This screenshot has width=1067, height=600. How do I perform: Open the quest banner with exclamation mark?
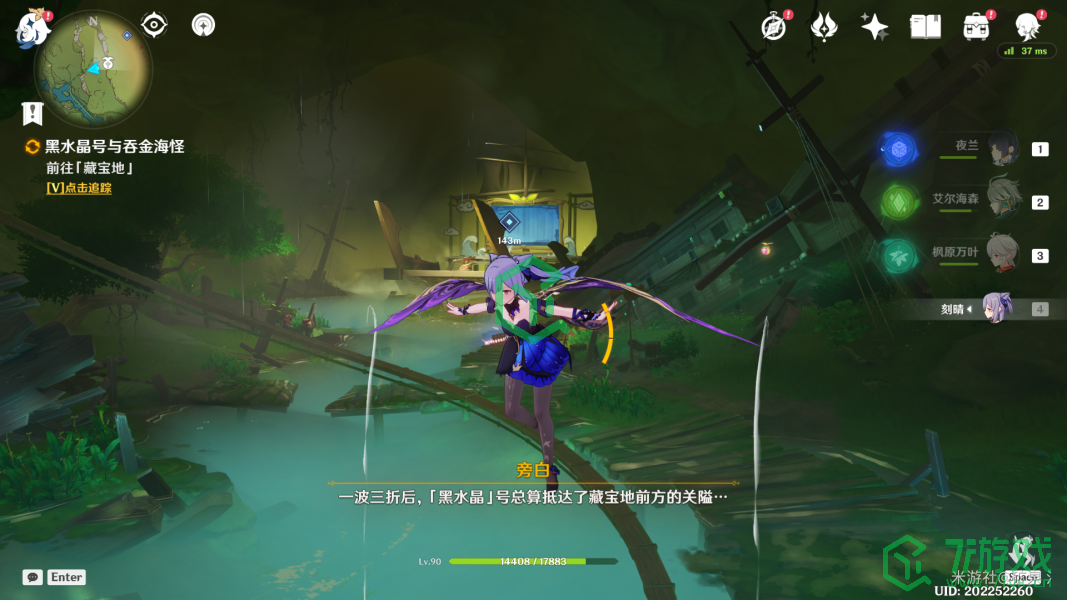pyautogui.click(x=33, y=112)
